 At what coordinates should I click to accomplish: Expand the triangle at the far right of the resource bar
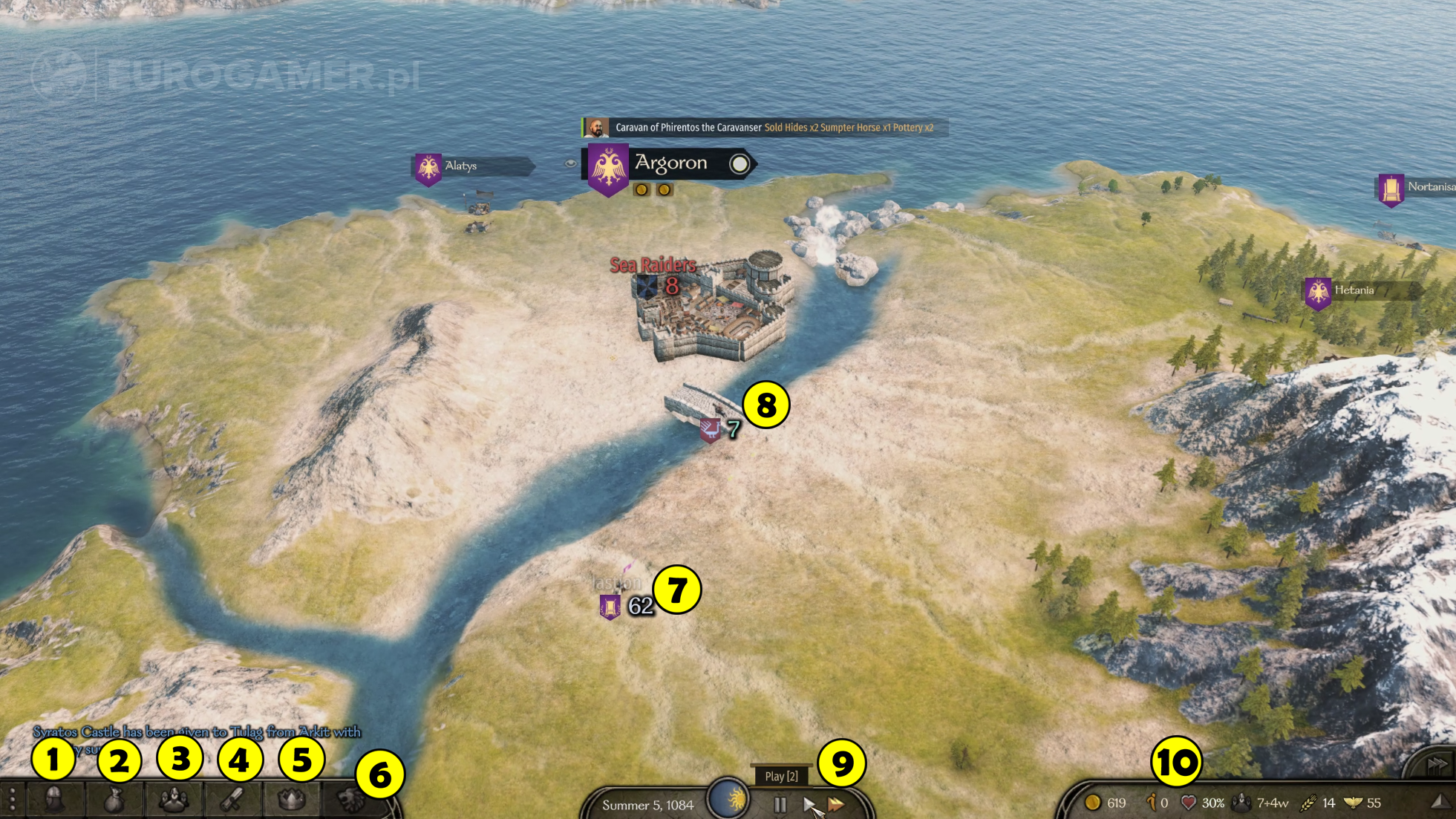tap(1442, 802)
